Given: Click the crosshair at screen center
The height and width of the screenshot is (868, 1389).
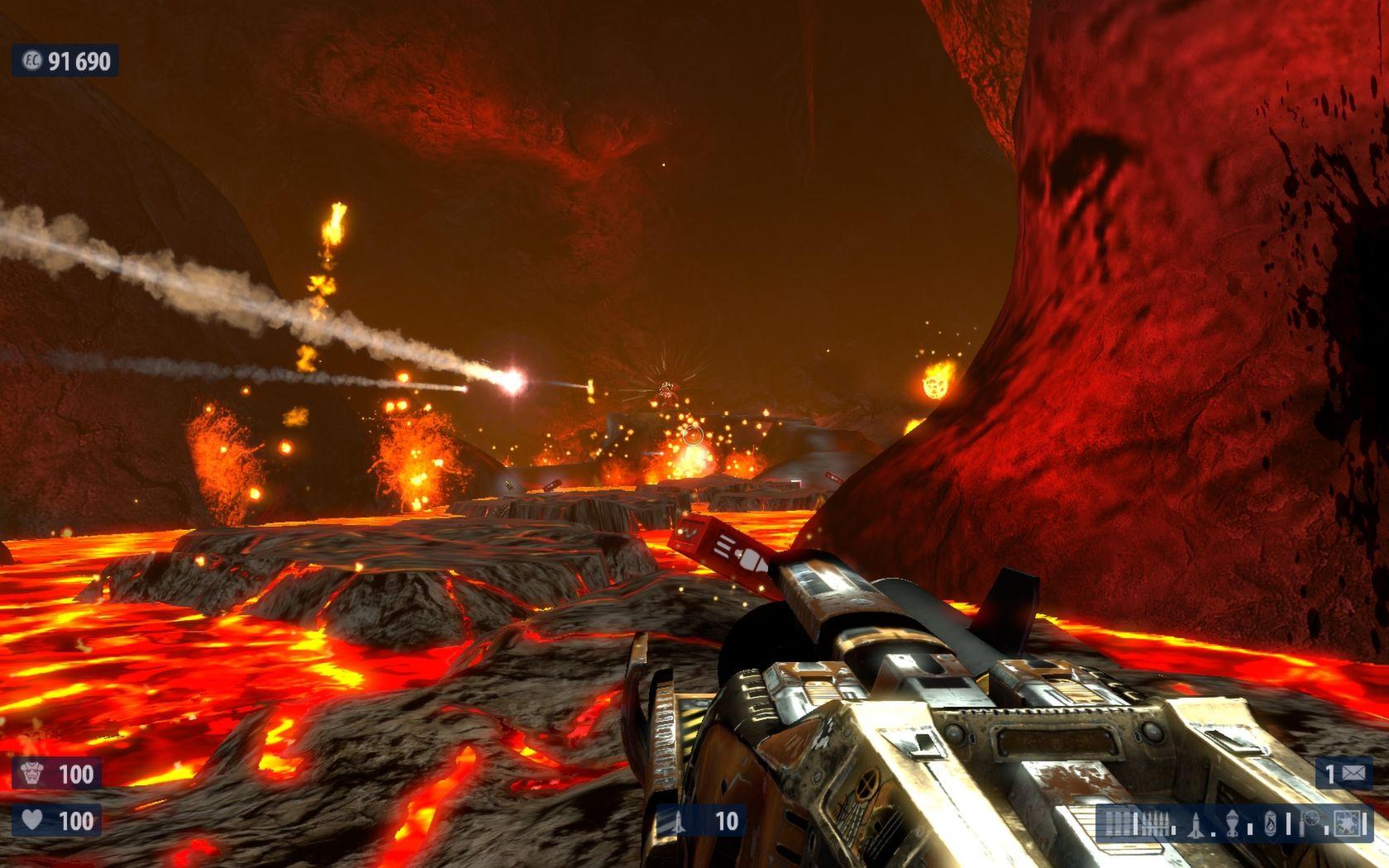Looking at the screenshot, I should point(694,434).
